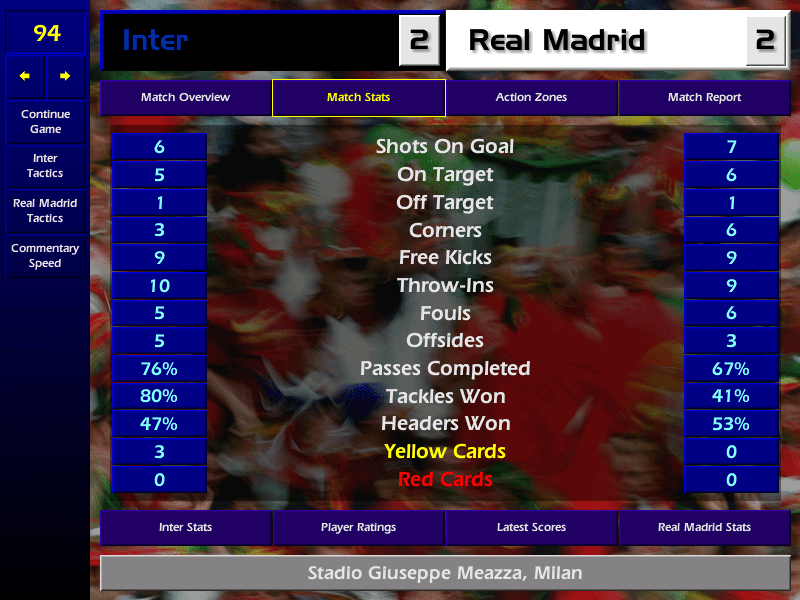
Task: Click the left yellow arrow button
Action: [25, 76]
